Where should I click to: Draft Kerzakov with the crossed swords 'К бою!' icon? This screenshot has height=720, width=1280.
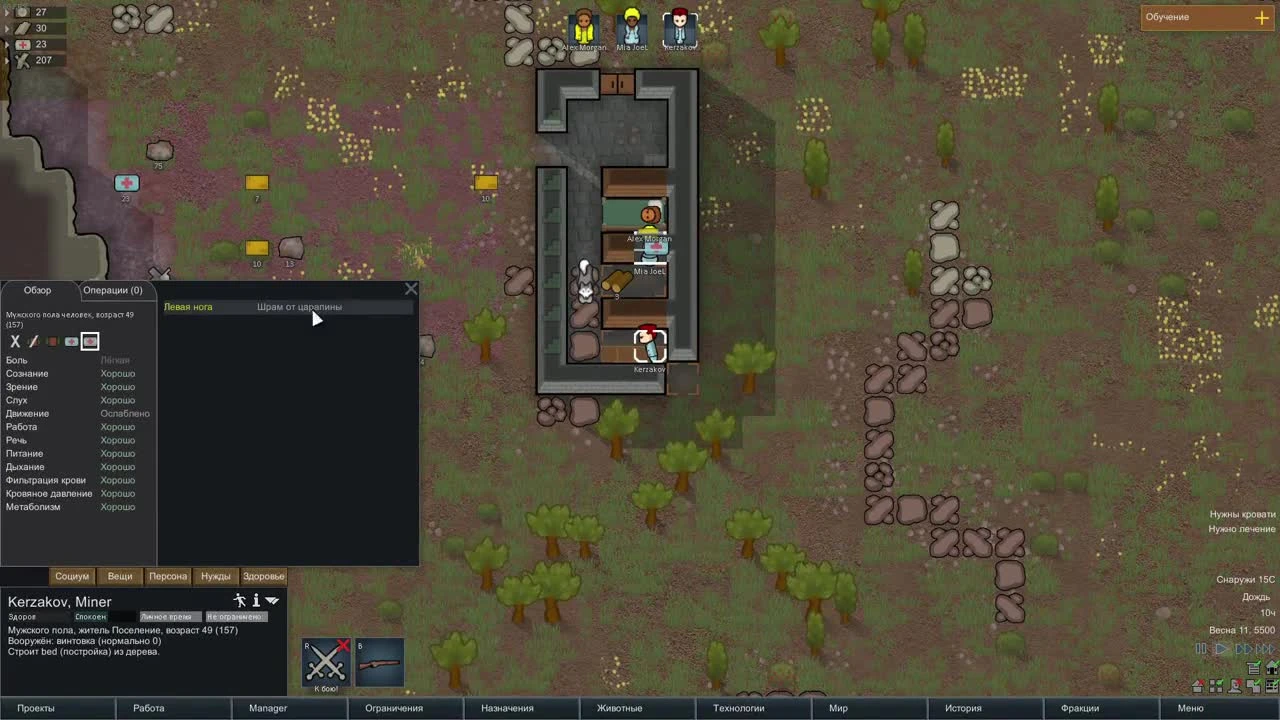point(325,663)
